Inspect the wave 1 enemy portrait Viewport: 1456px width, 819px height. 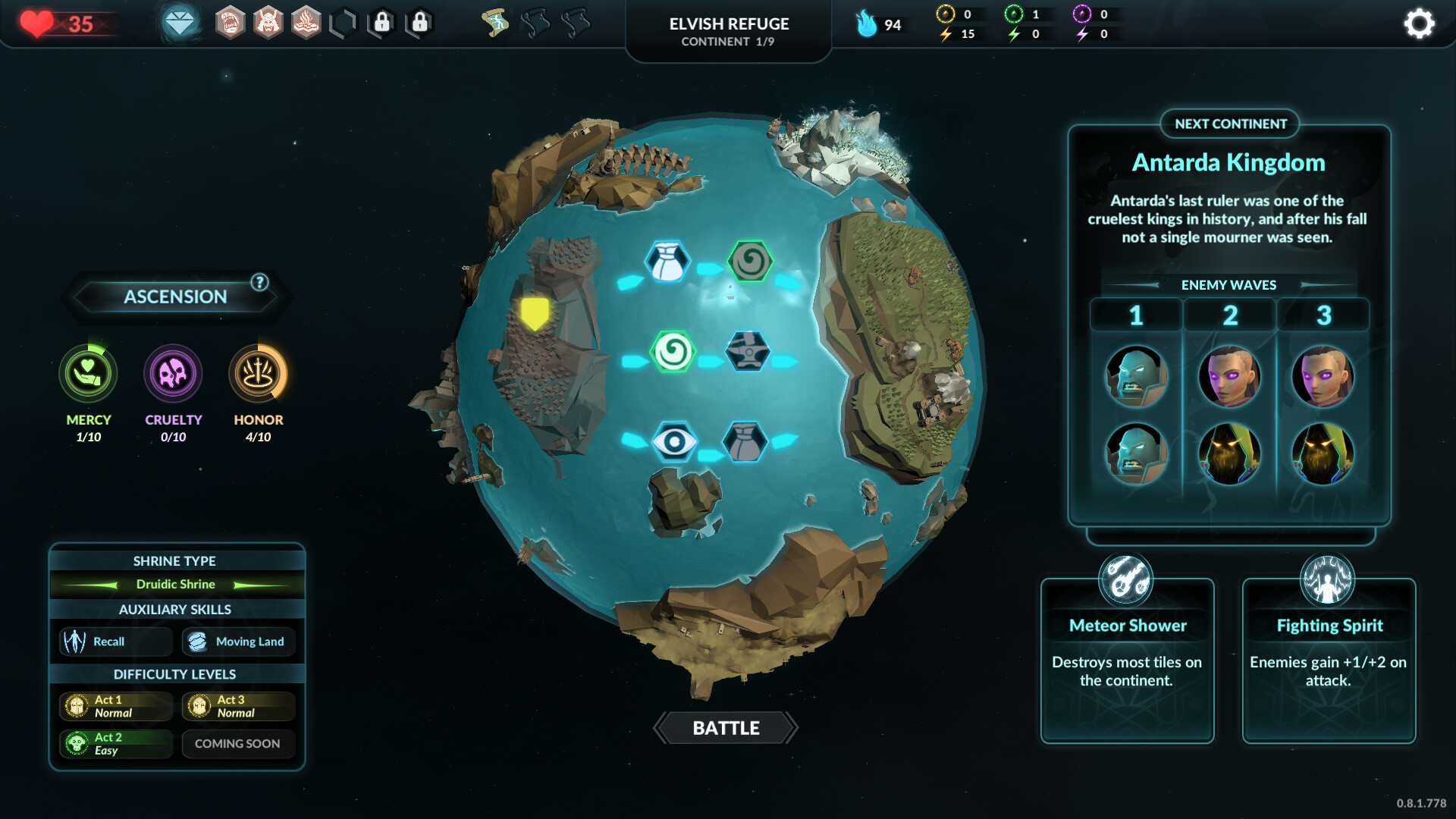(1136, 377)
